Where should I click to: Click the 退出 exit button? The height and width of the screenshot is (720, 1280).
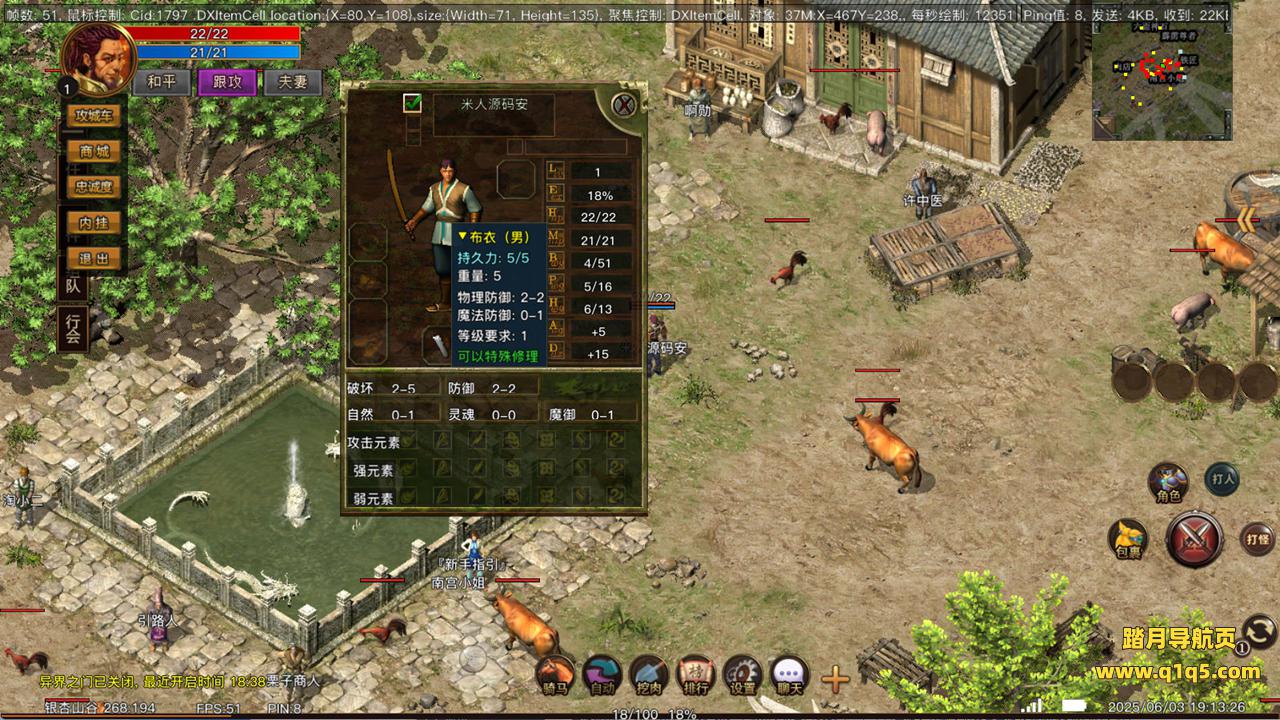94,259
